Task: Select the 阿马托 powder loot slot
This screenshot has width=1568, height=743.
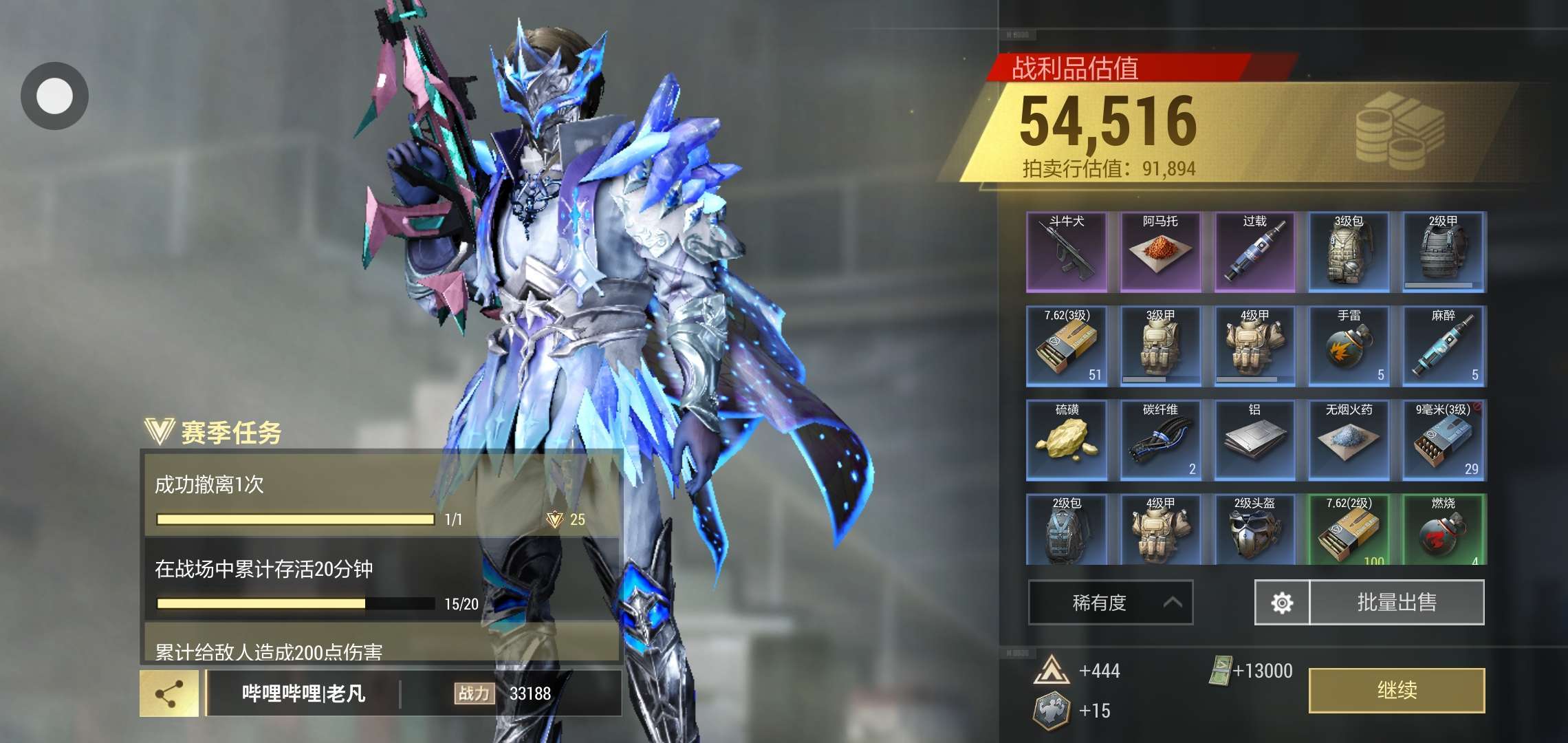Action: 1161,252
